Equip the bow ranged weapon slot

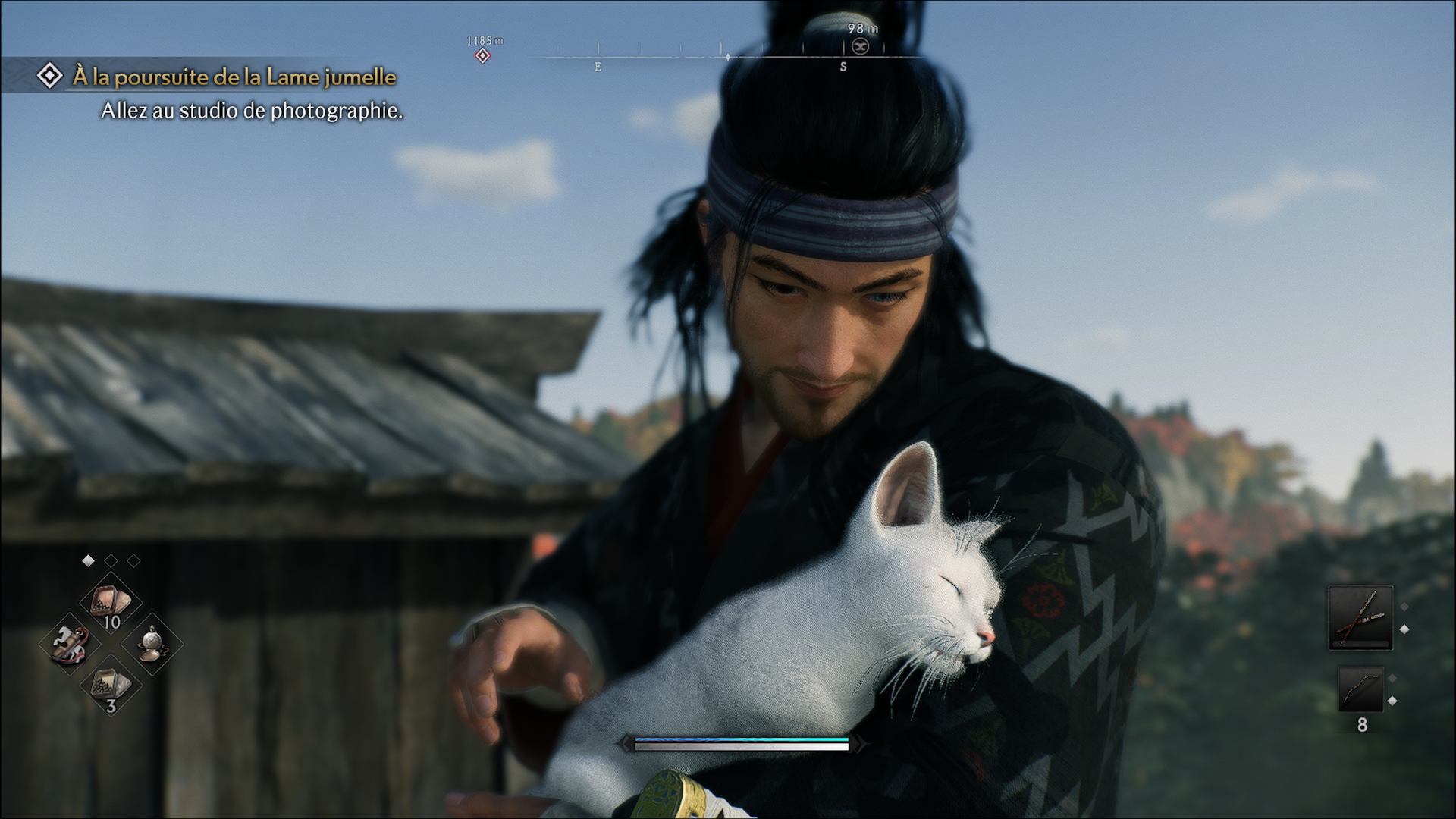(x=1360, y=689)
